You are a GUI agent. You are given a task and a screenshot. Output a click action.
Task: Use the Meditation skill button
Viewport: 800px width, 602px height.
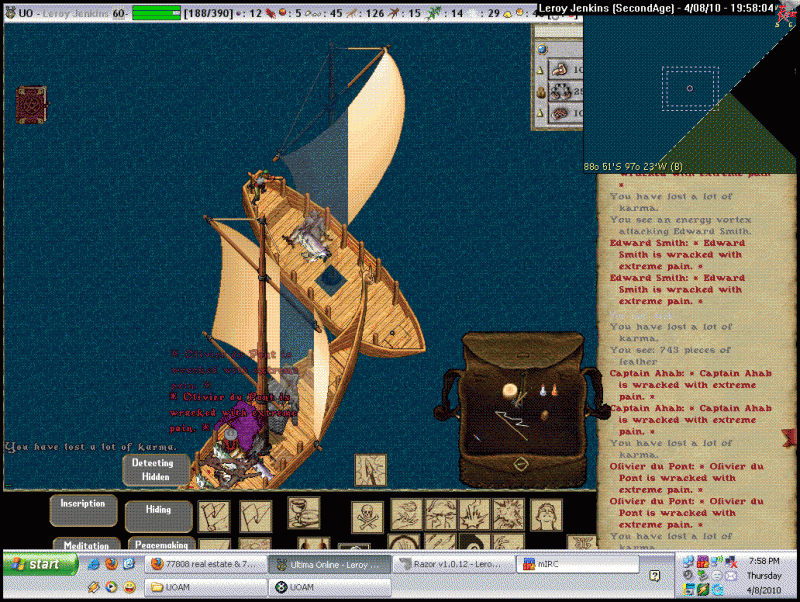pyautogui.click(x=85, y=545)
